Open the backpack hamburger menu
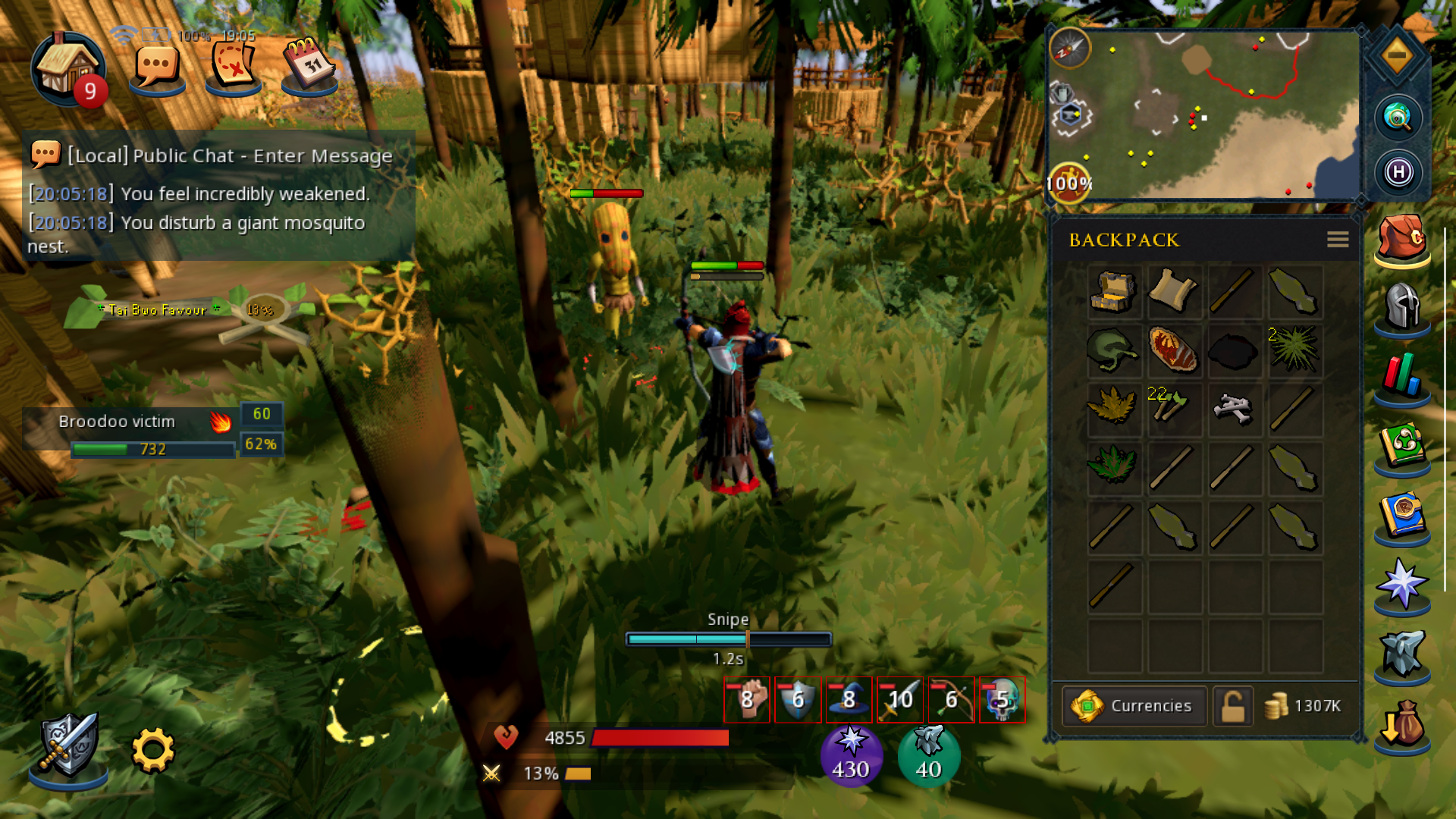Screen dimensions: 1456x819 pos(1338,240)
